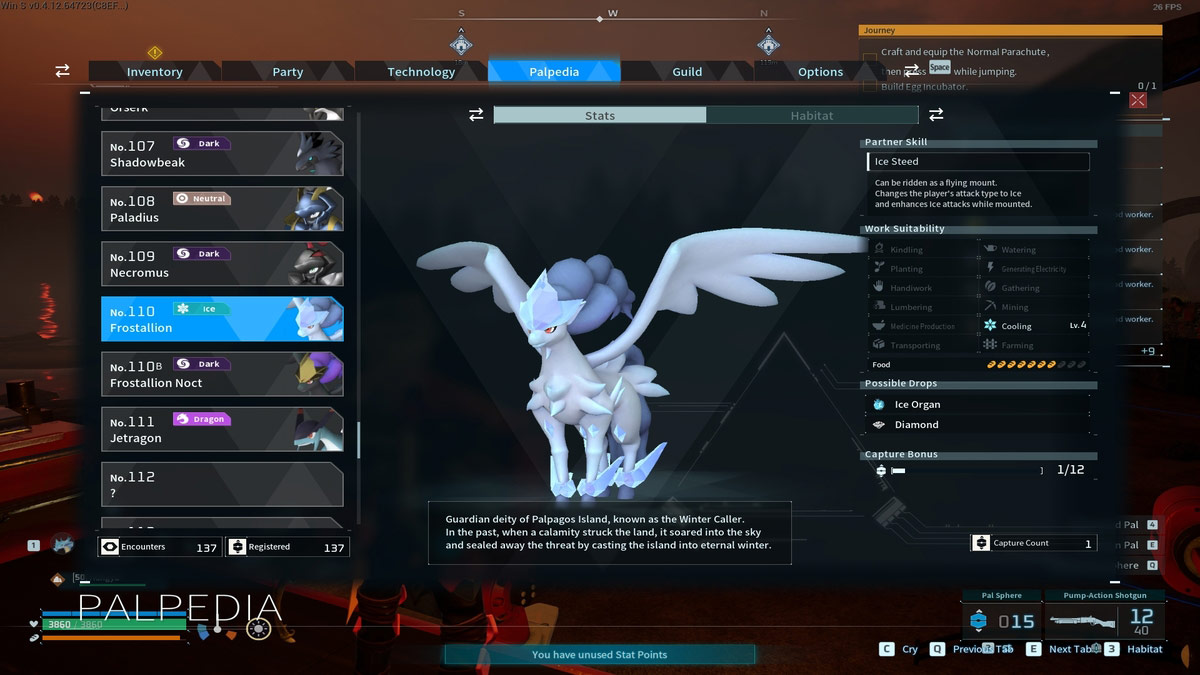Select Necromus No.109 entry
This screenshot has height=675, width=1200.
[222, 264]
